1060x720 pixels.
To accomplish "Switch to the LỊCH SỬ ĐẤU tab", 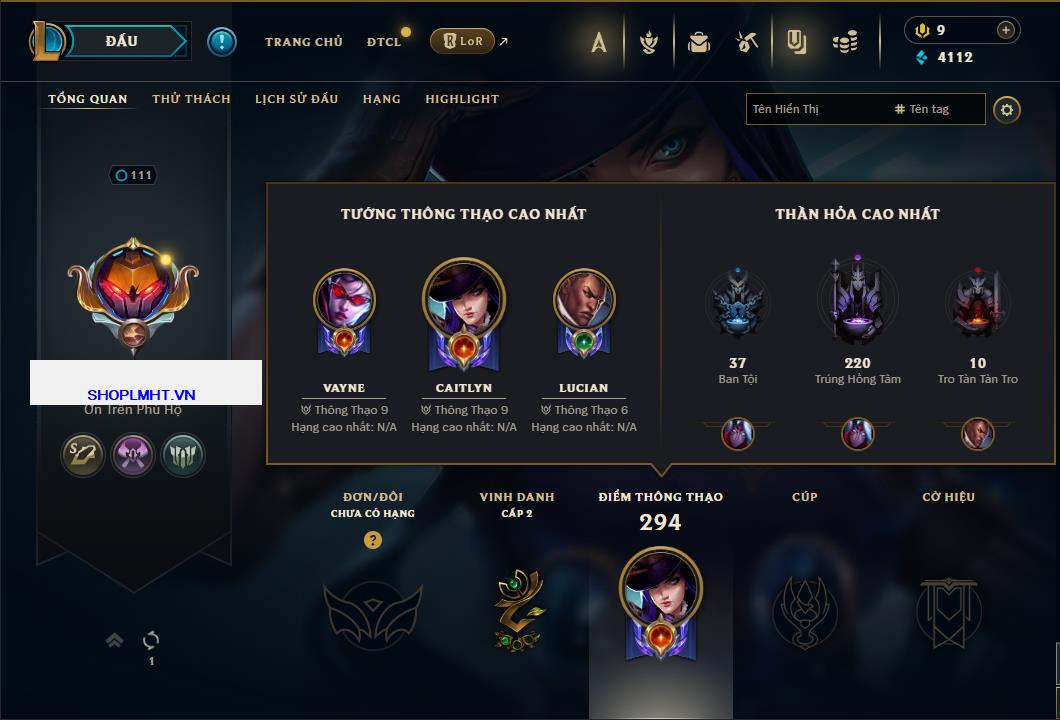I will [x=296, y=99].
